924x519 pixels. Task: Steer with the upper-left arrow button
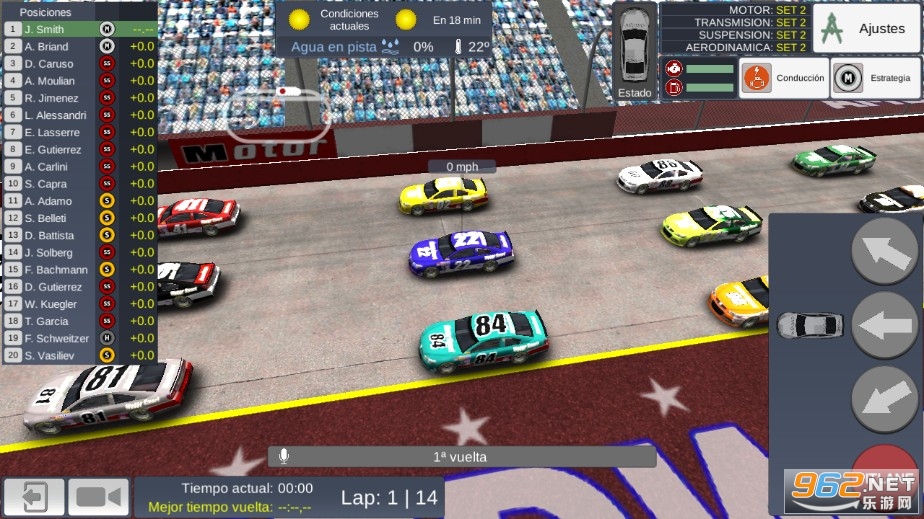pos(884,251)
